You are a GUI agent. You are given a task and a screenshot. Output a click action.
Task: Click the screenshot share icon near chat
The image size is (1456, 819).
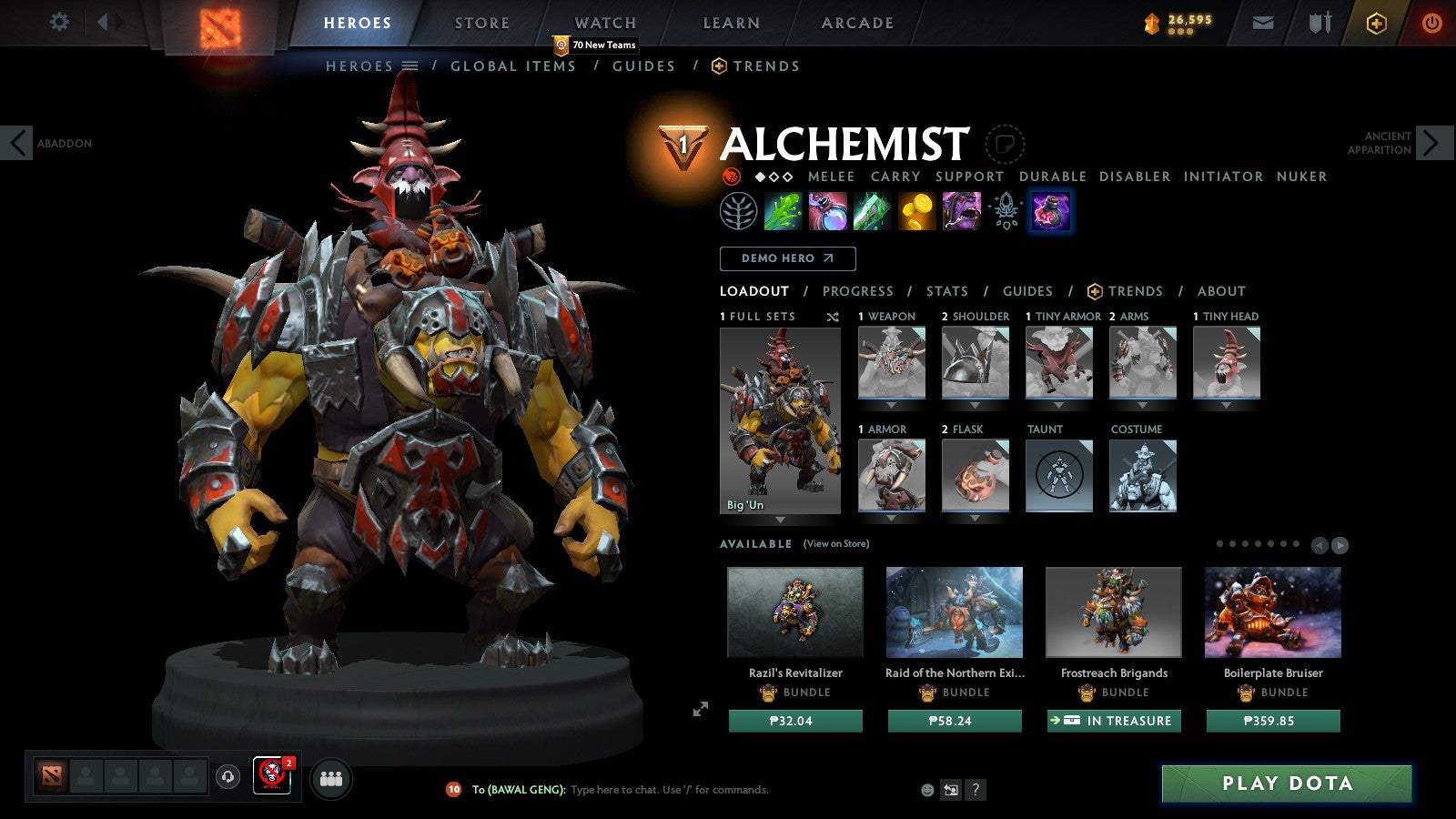tap(950, 789)
